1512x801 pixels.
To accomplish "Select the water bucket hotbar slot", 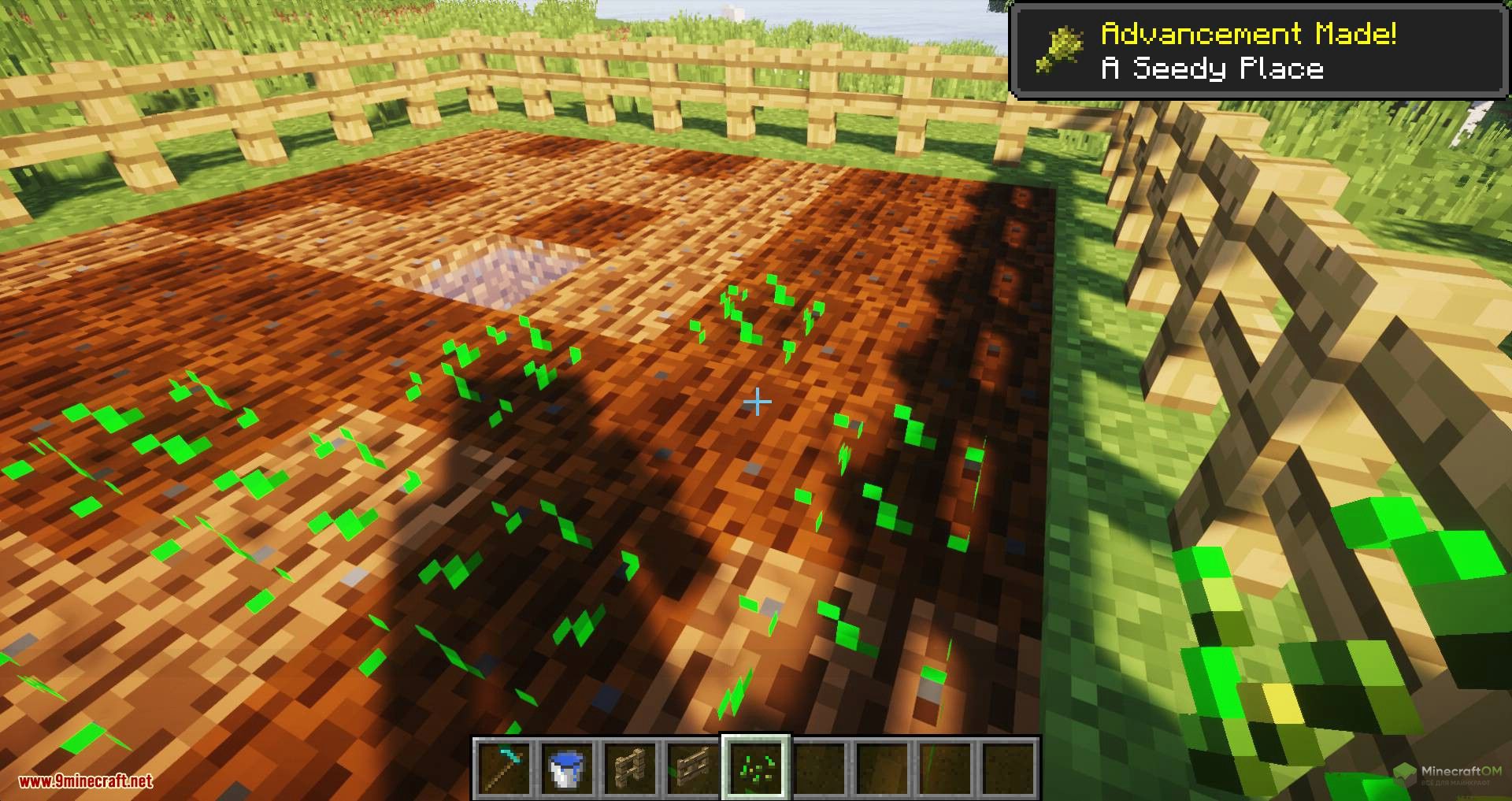I will click(567, 767).
